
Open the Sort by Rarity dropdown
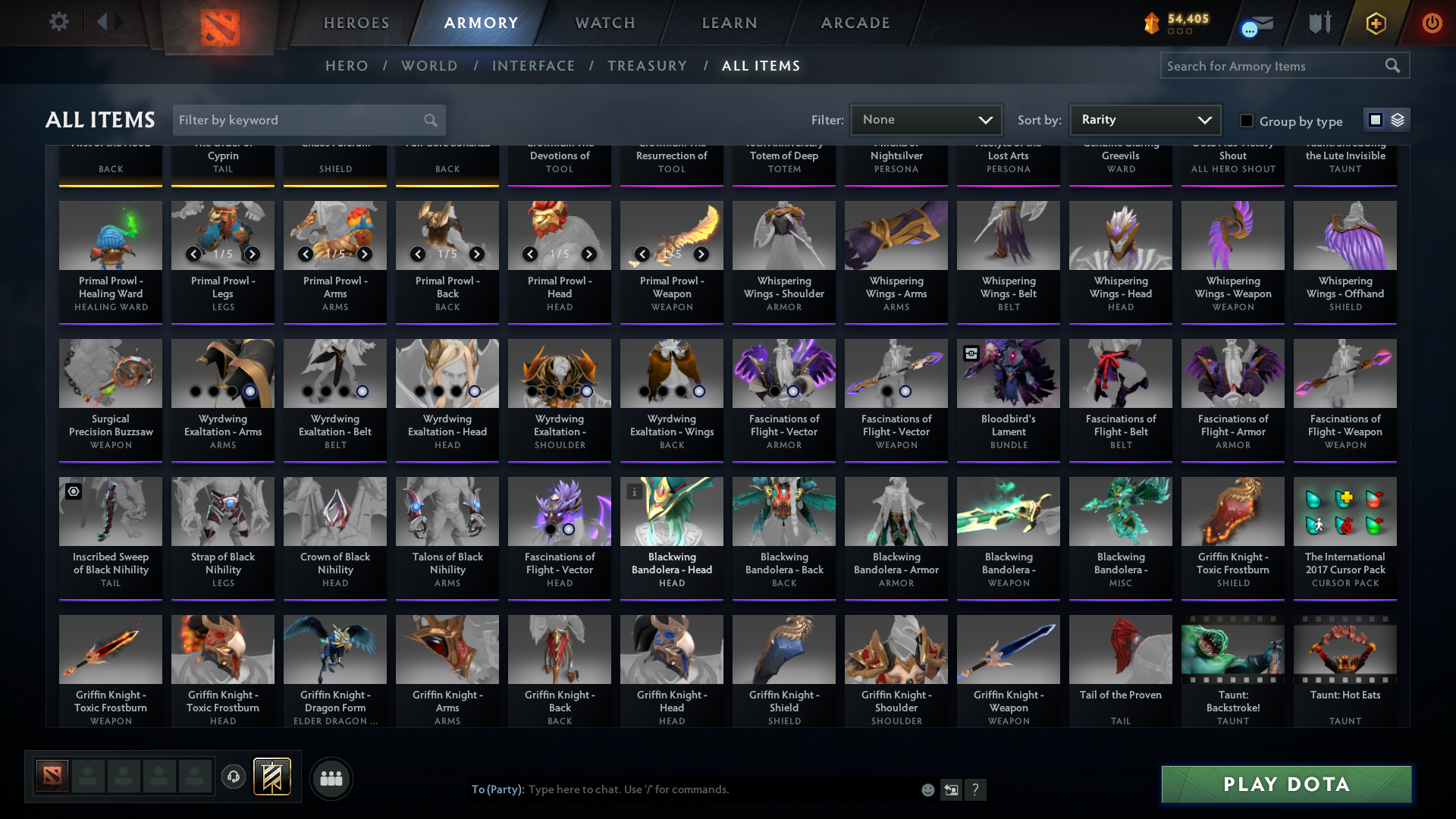pyautogui.click(x=1144, y=119)
